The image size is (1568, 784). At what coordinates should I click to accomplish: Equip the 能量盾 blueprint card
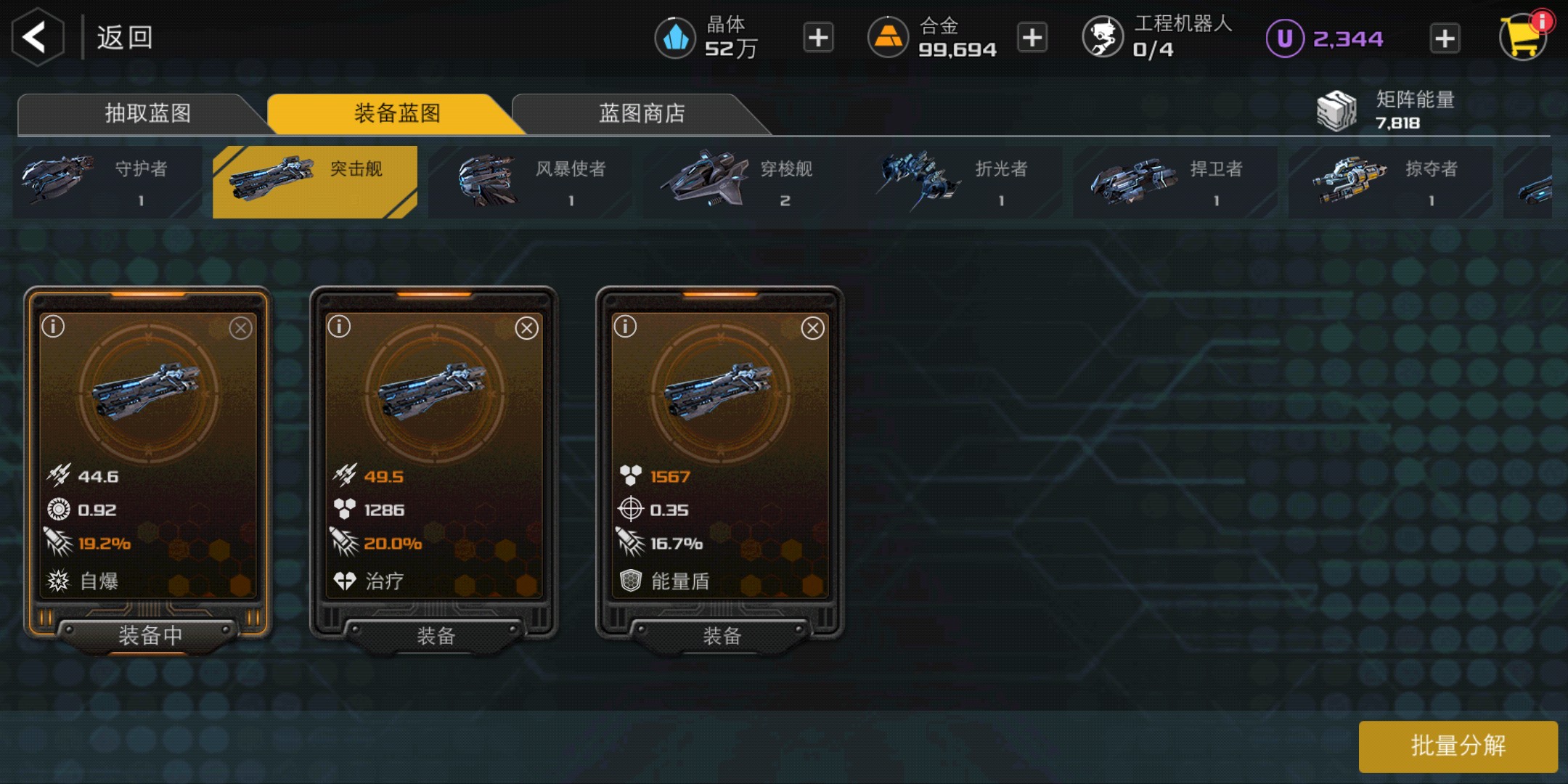721,636
